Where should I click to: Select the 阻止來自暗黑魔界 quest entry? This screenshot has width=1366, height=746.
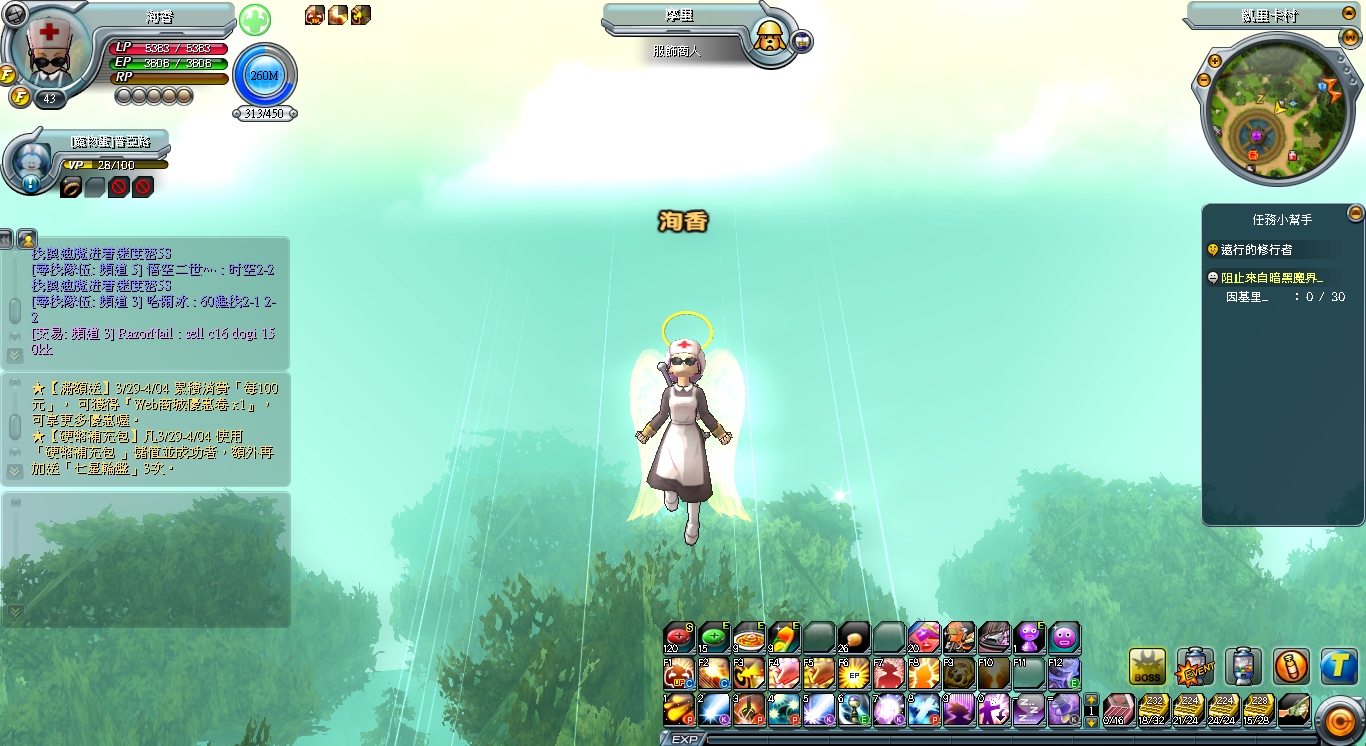(x=1270, y=278)
